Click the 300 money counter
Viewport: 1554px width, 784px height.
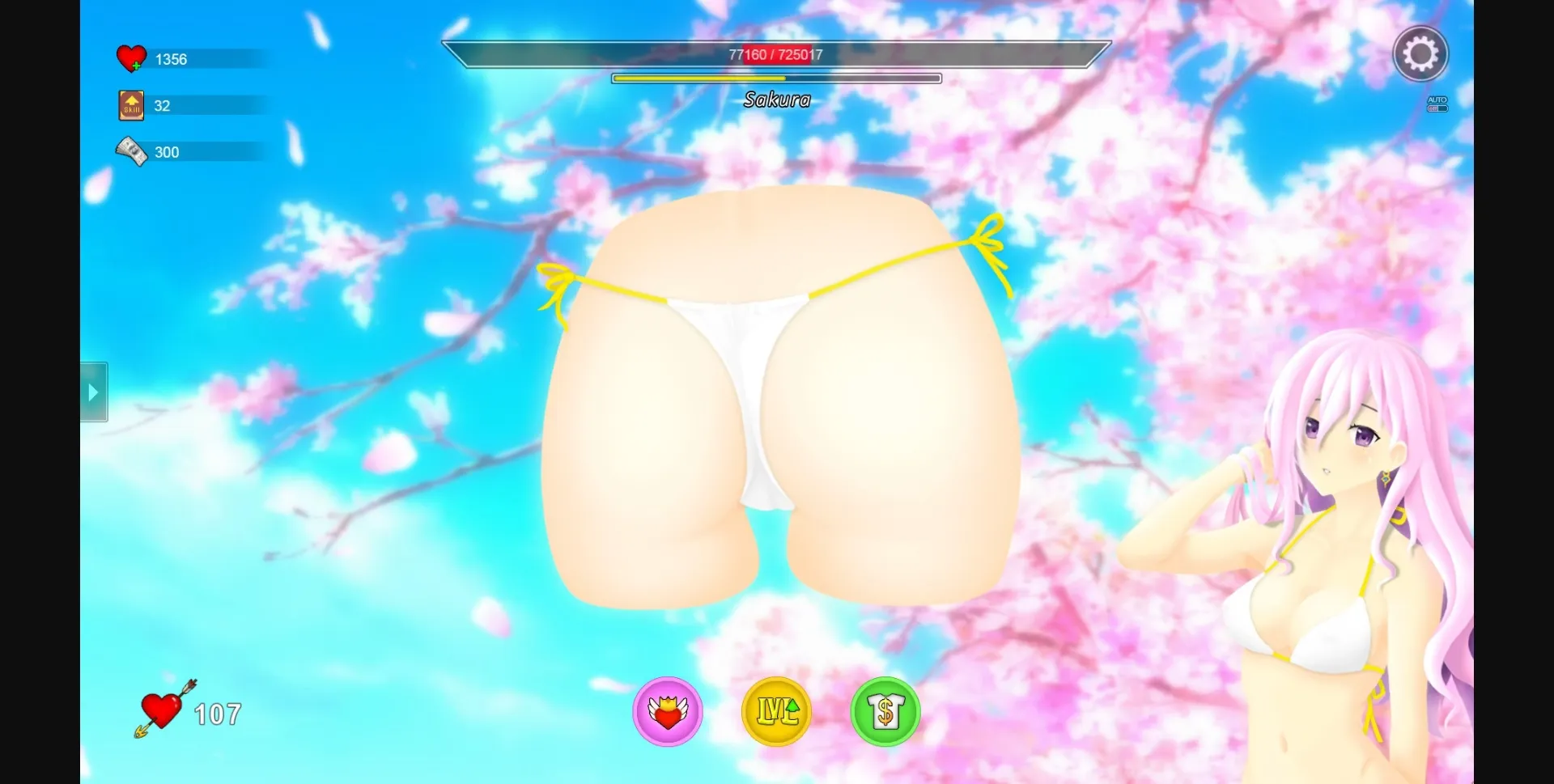click(167, 151)
